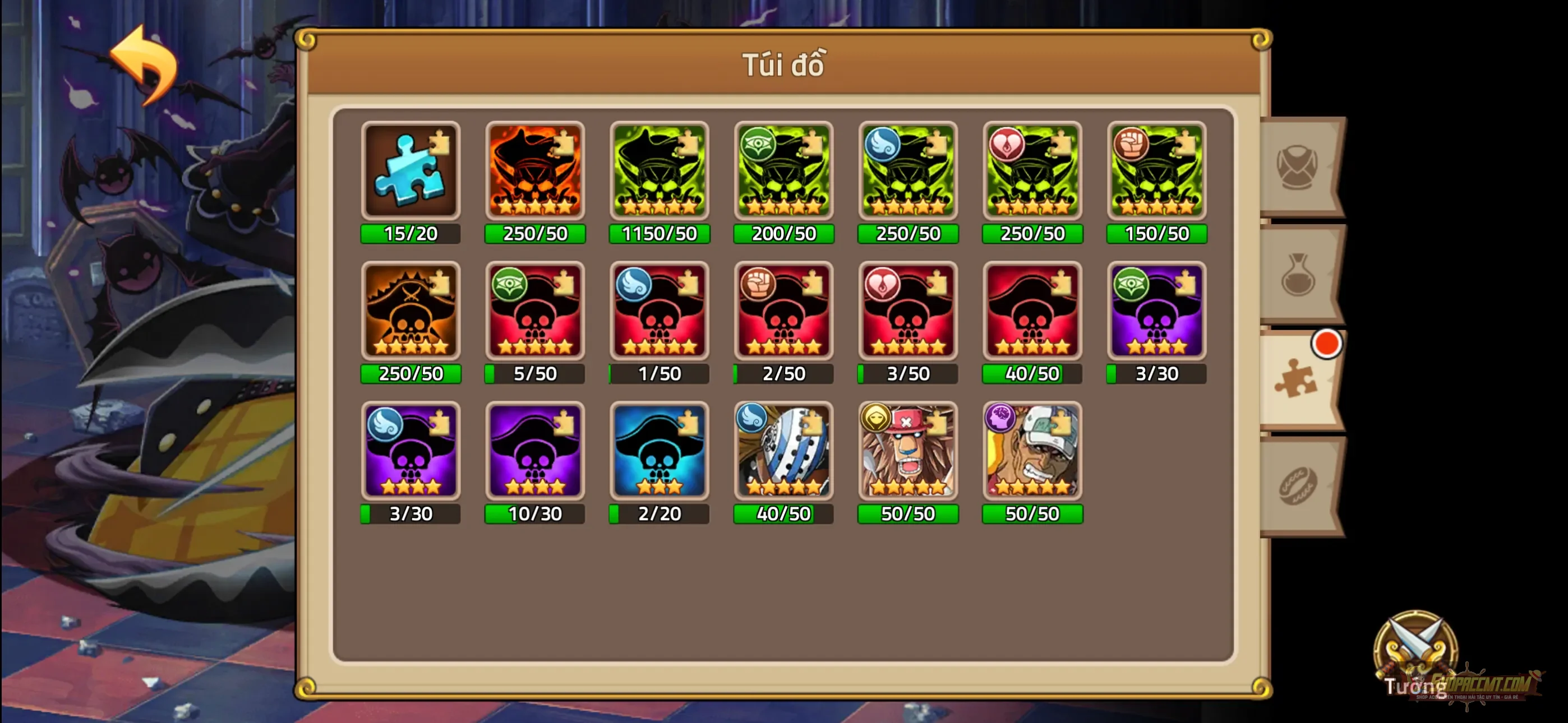
Task: Open the orange crossed-swords skull shard 250/50
Action: [409, 312]
